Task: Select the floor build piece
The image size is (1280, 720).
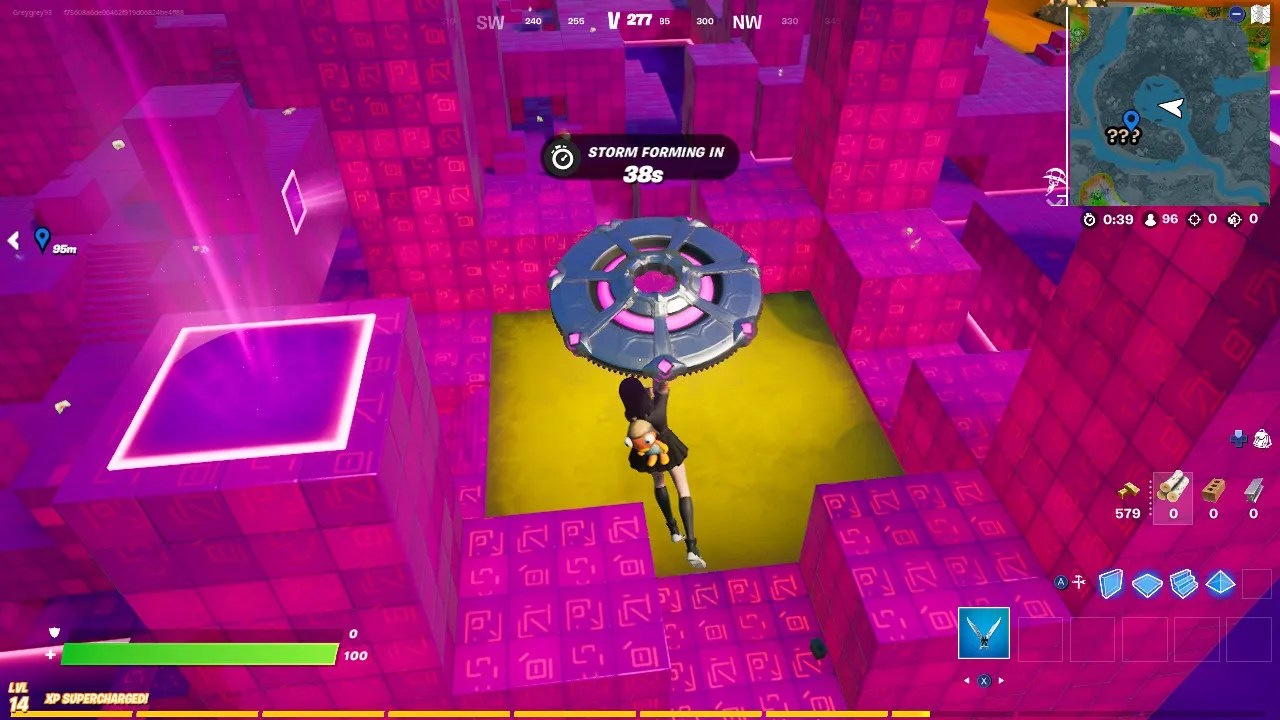Action: (x=1147, y=585)
